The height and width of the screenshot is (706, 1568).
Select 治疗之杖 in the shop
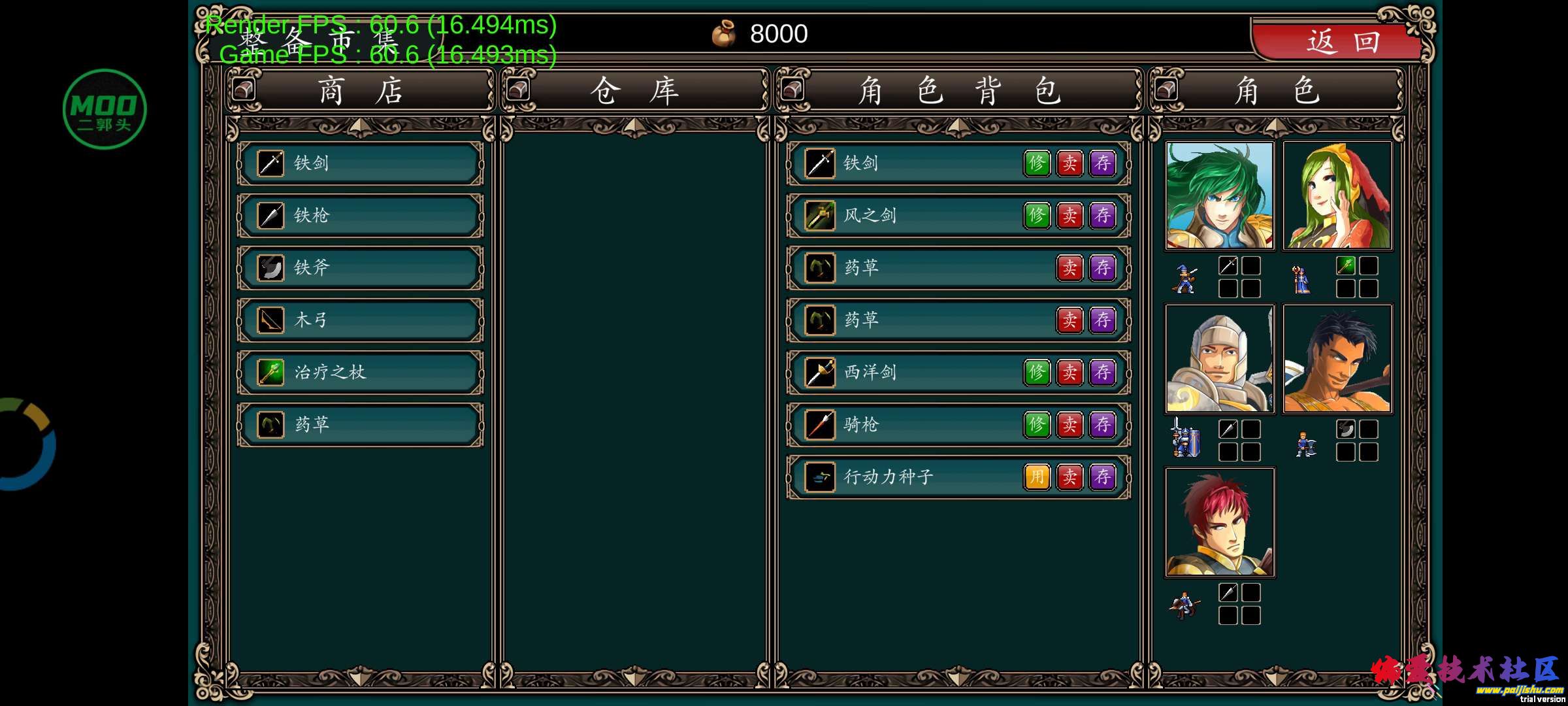(x=361, y=373)
